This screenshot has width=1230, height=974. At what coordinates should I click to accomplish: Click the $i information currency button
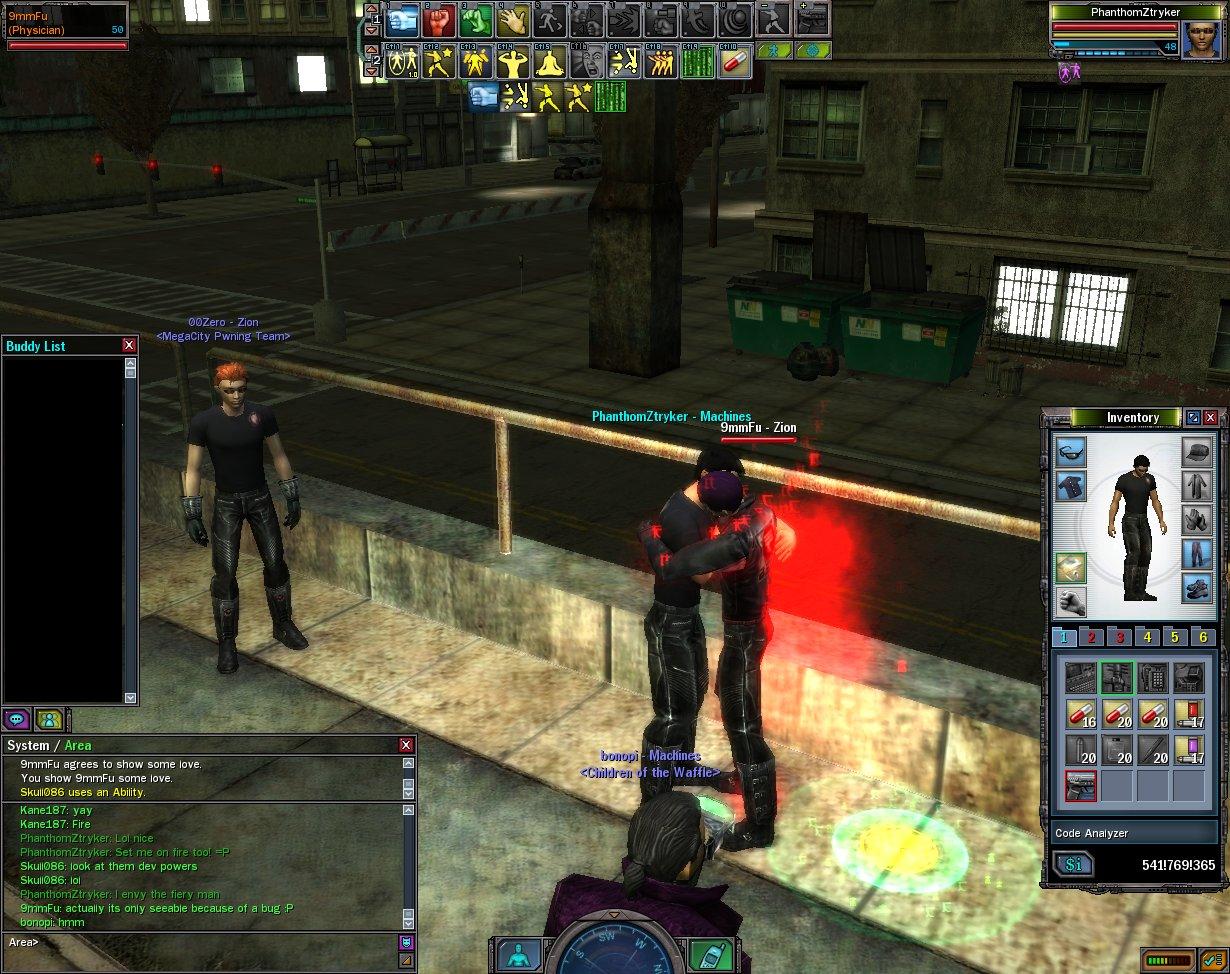[1073, 865]
